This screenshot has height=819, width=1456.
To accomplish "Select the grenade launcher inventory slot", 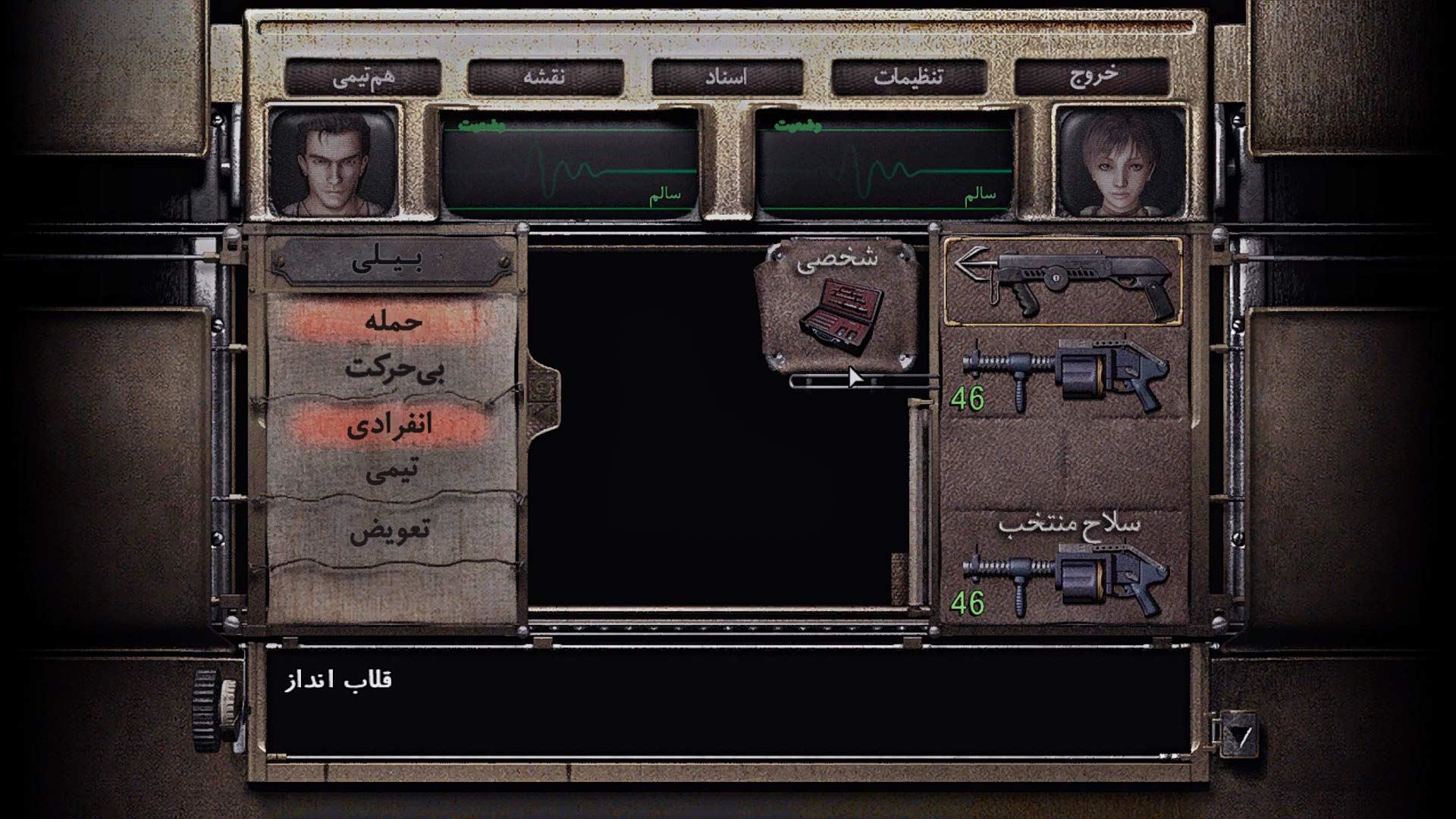I will [1062, 376].
